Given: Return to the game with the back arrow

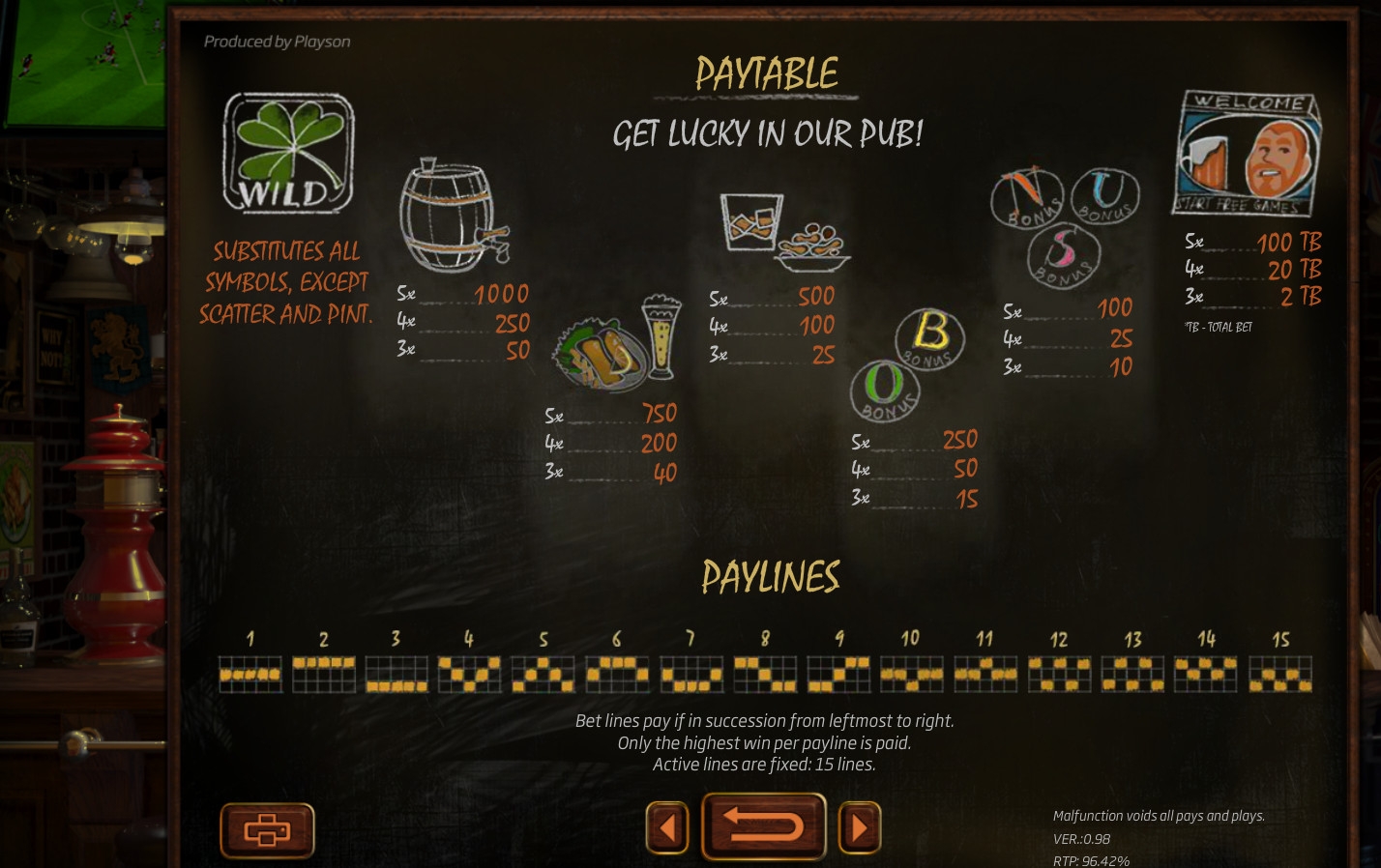Looking at the screenshot, I should (x=763, y=826).
